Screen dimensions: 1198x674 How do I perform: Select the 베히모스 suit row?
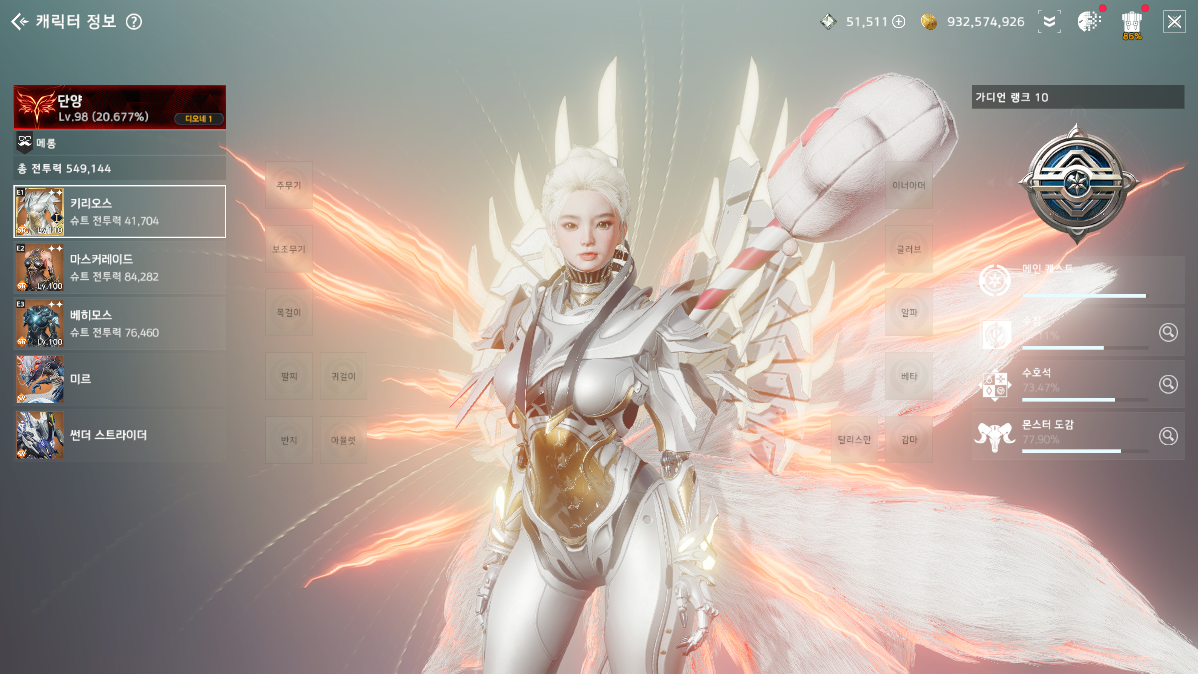point(119,323)
